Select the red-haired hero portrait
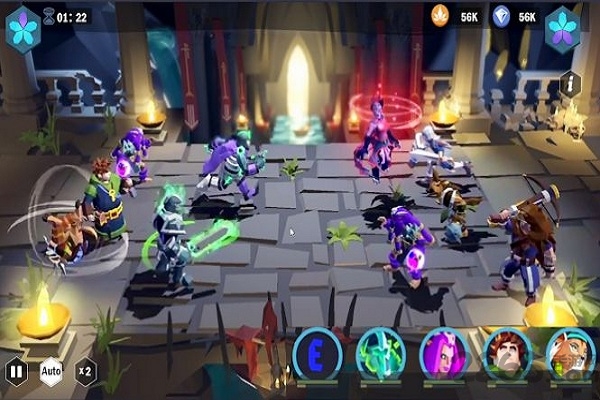This screenshot has height=400, width=600. click(507, 353)
